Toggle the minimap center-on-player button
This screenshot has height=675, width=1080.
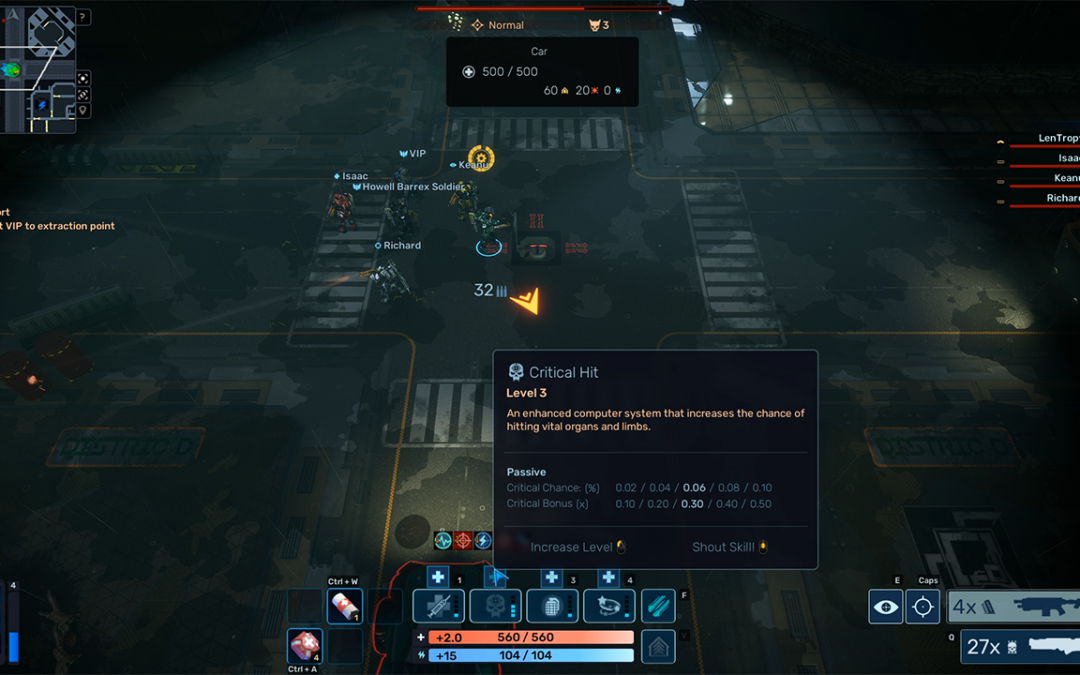pyautogui.click(x=83, y=78)
